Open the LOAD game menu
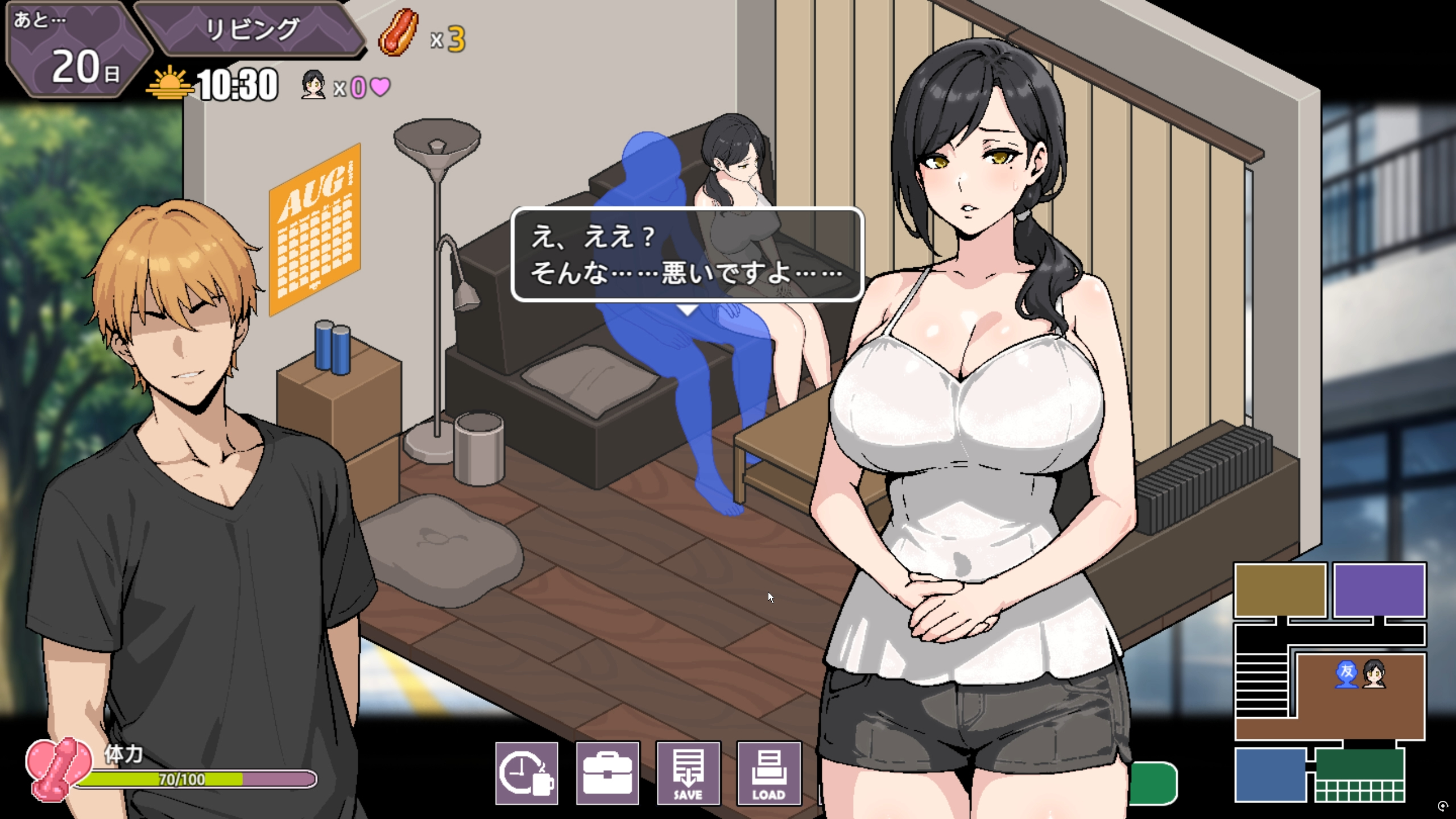The height and width of the screenshot is (819, 1456). [x=769, y=773]
